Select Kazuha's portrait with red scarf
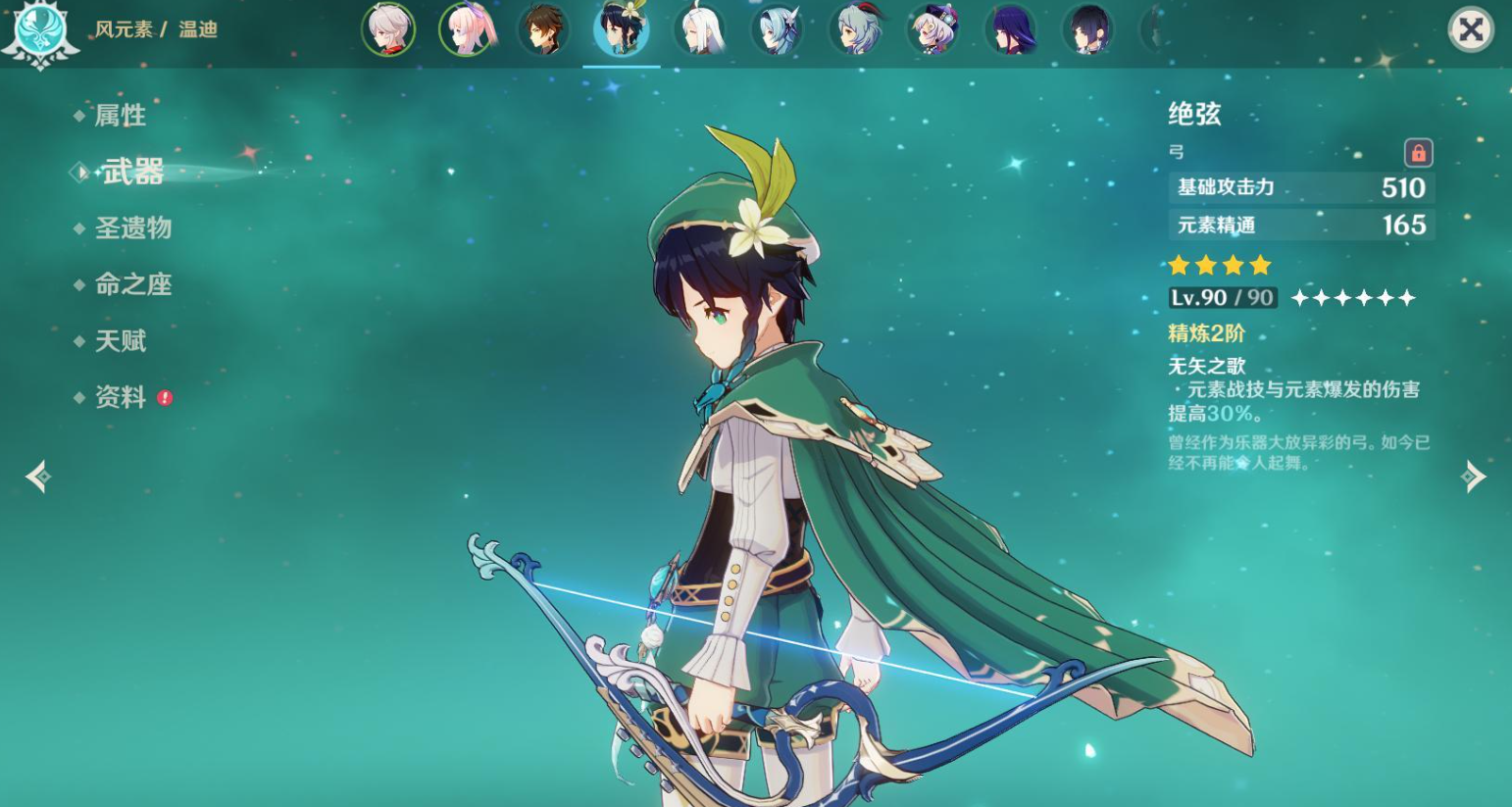 pos(388,29)
